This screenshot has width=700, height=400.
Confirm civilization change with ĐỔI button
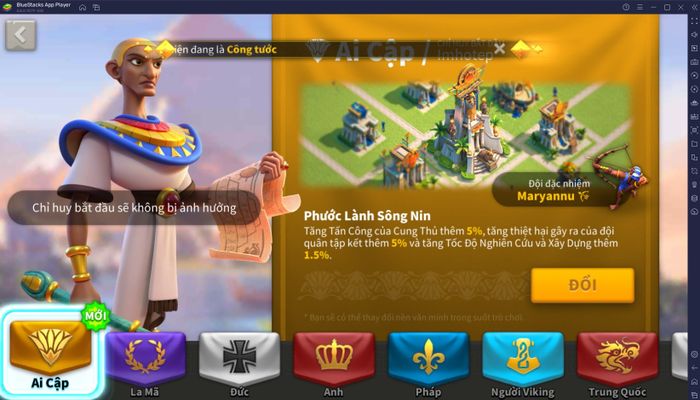point(582,285)
